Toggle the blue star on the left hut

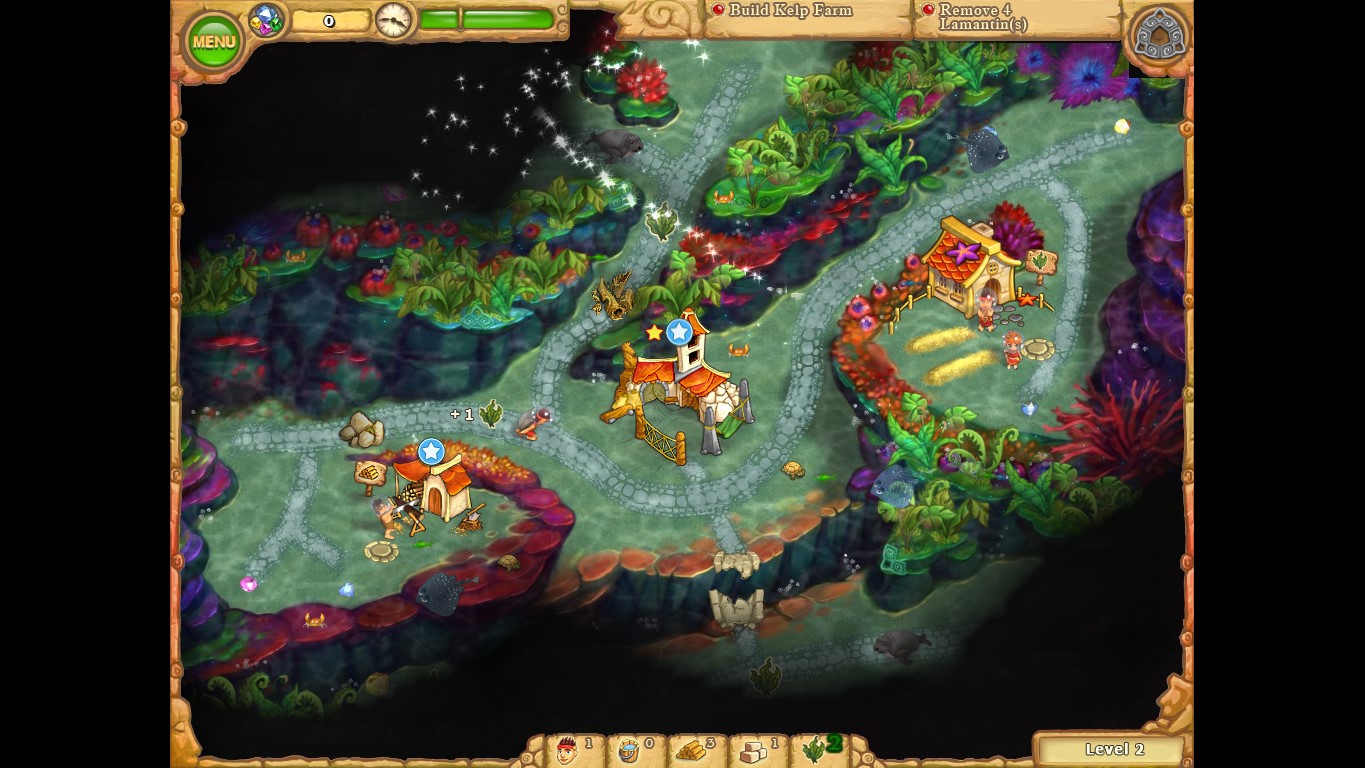tap(431, 452)
